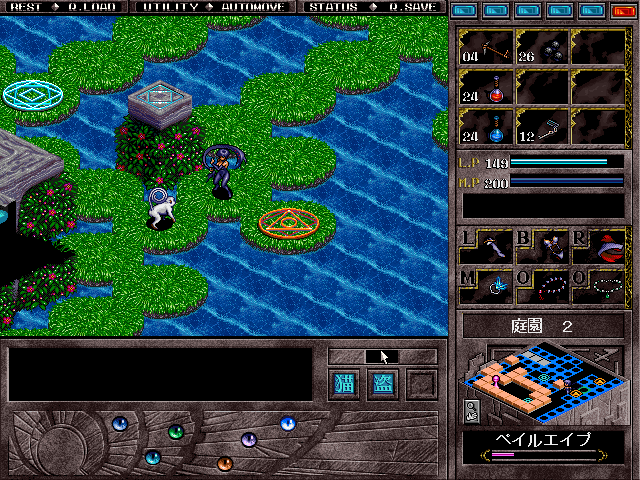Viewport: 640px width, 480px height.
Task: Click the red button in the top-right row
Action: (622, 10)
